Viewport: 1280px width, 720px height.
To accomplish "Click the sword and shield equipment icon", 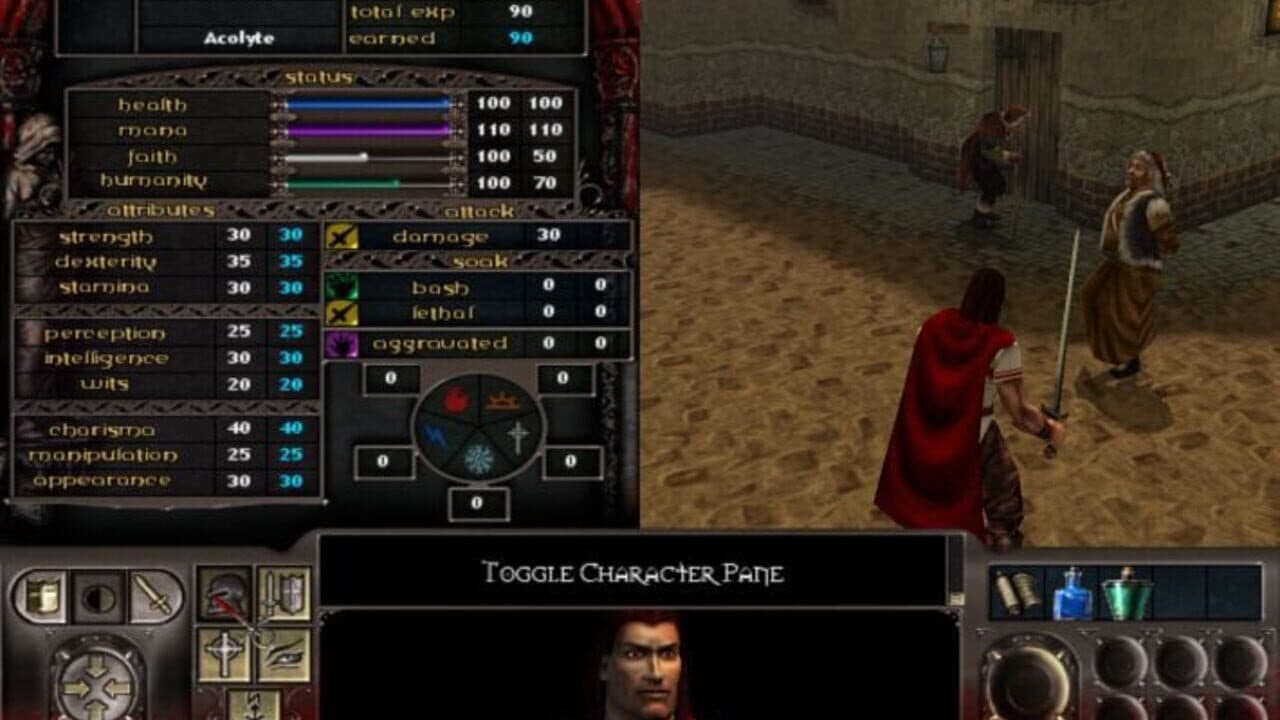I will 286,593.
